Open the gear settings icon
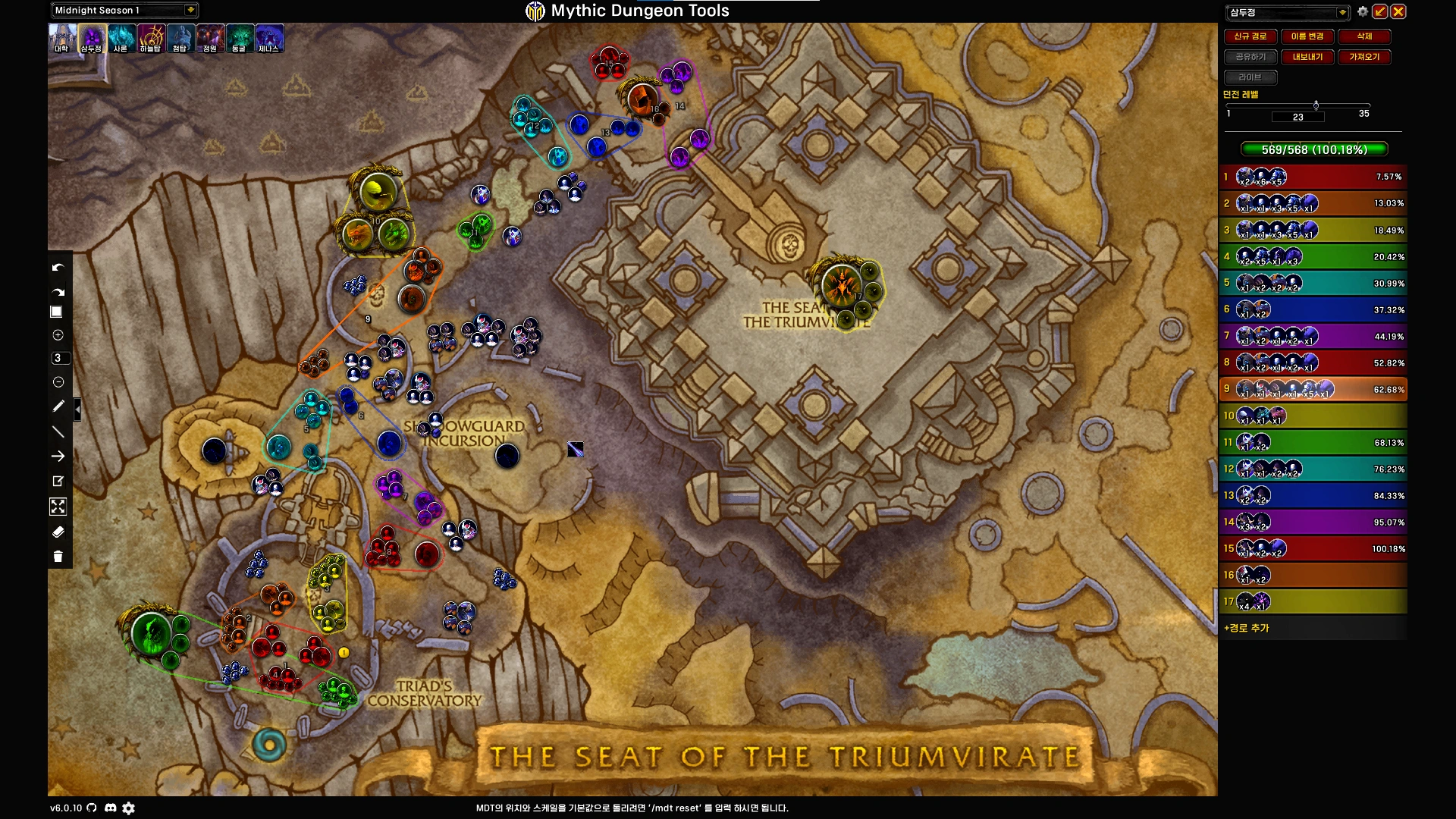Image resolution: width=1456 pixels, height=819 pixels. pos(1363,11)
